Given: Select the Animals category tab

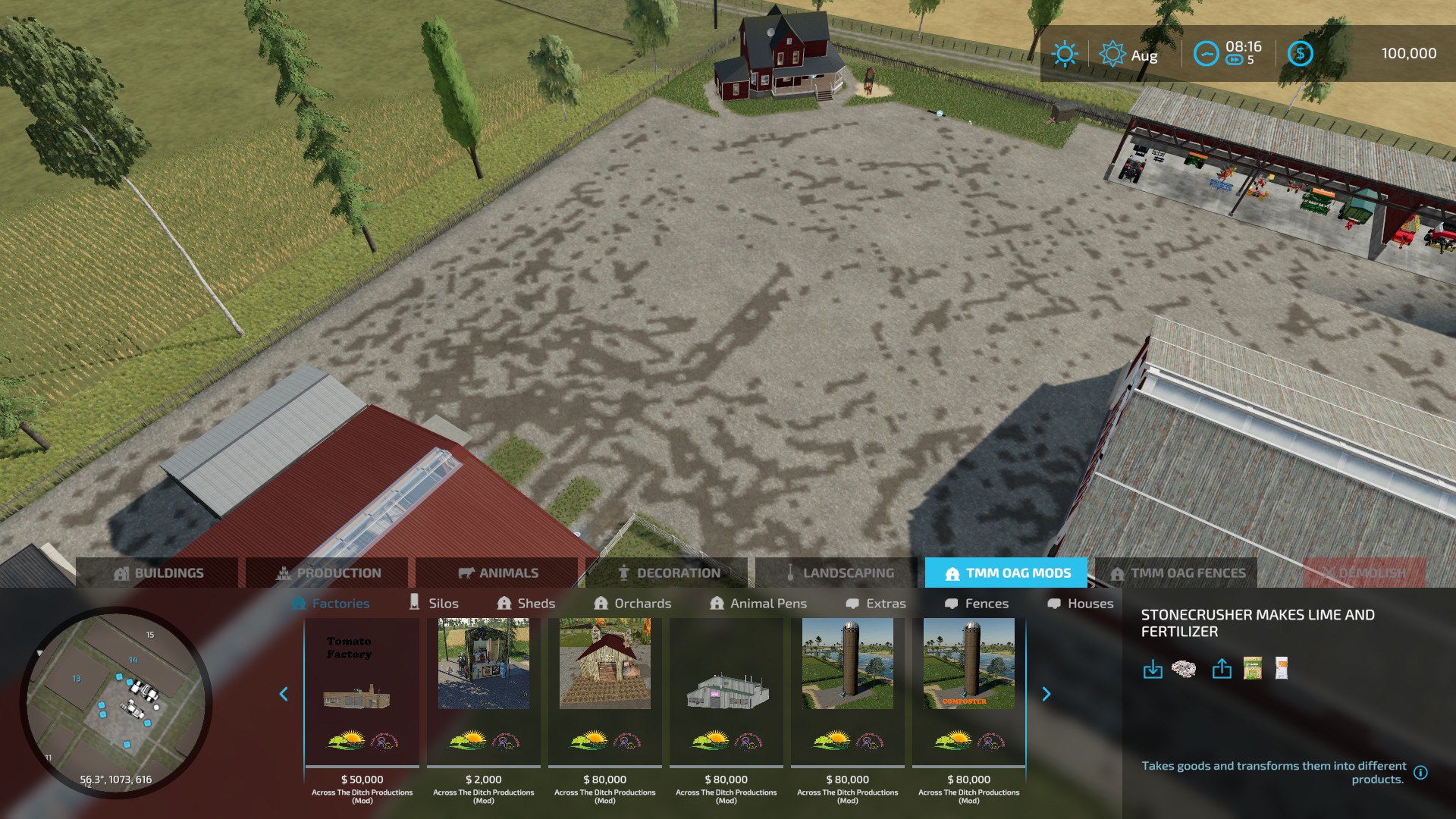Looking at the screenshot, I should click(497, 573).
